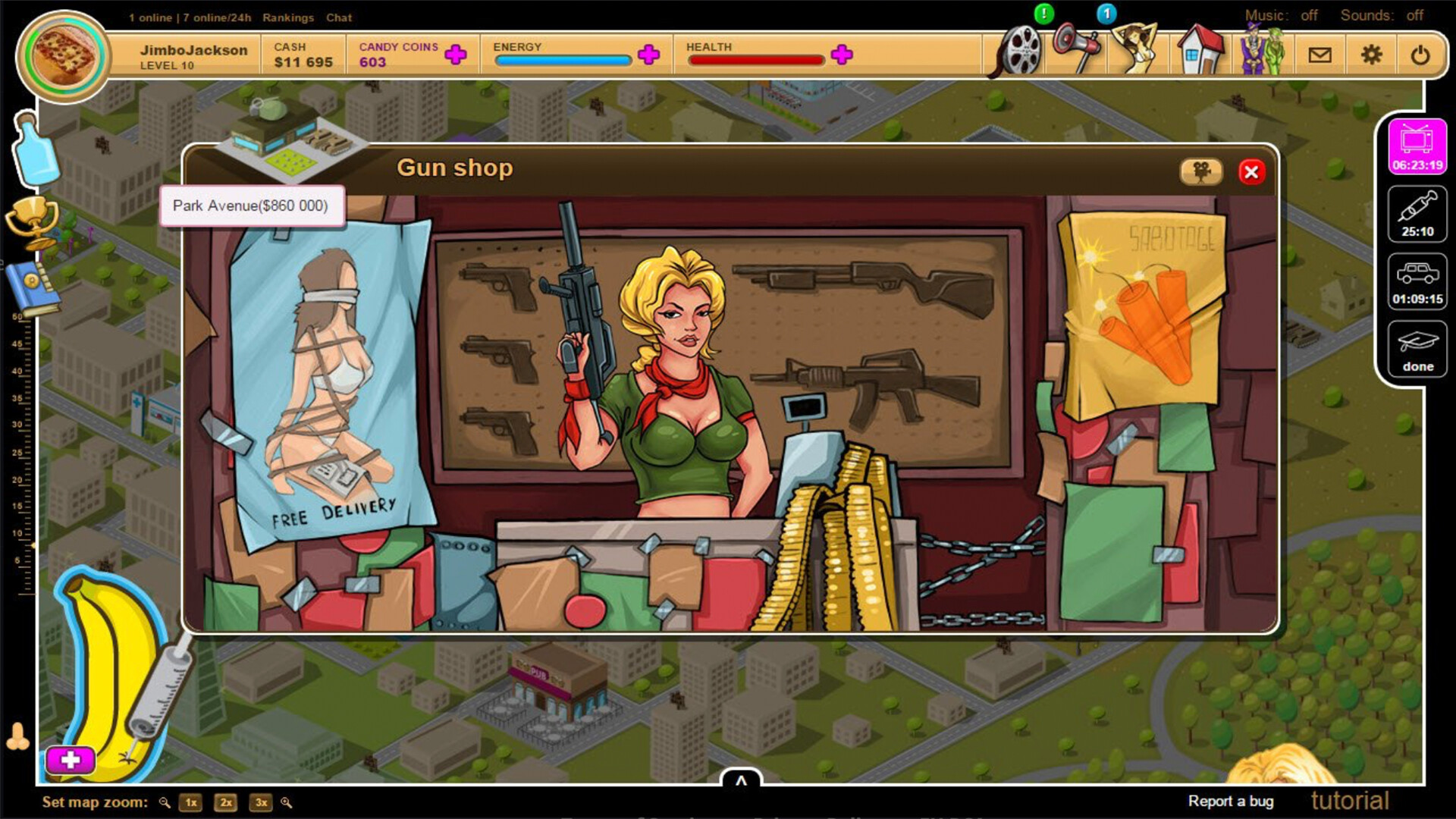This screenshot has height=819, width=1456.
Task: Add energy using the plus button
Action: (648, 54)
